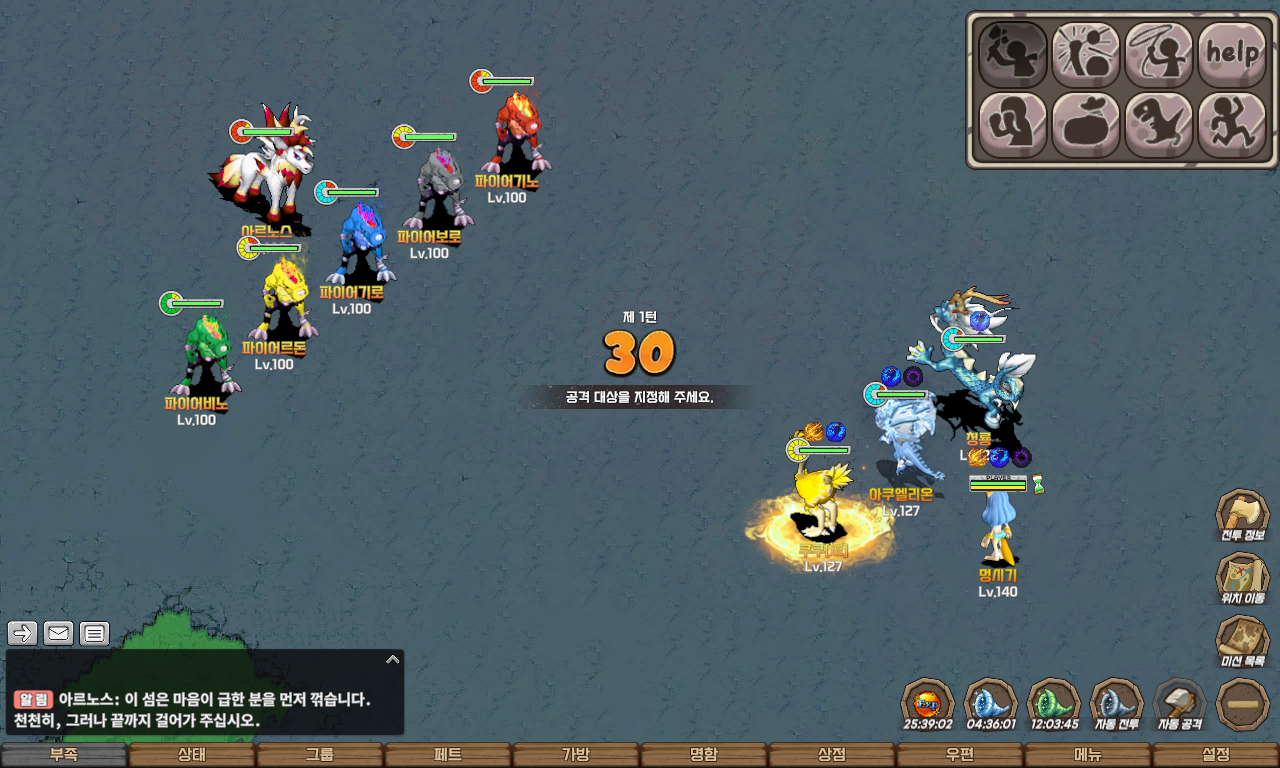
Task: Click the running figure flee command
Action: pyautogui.click(x=1231, y=125)
